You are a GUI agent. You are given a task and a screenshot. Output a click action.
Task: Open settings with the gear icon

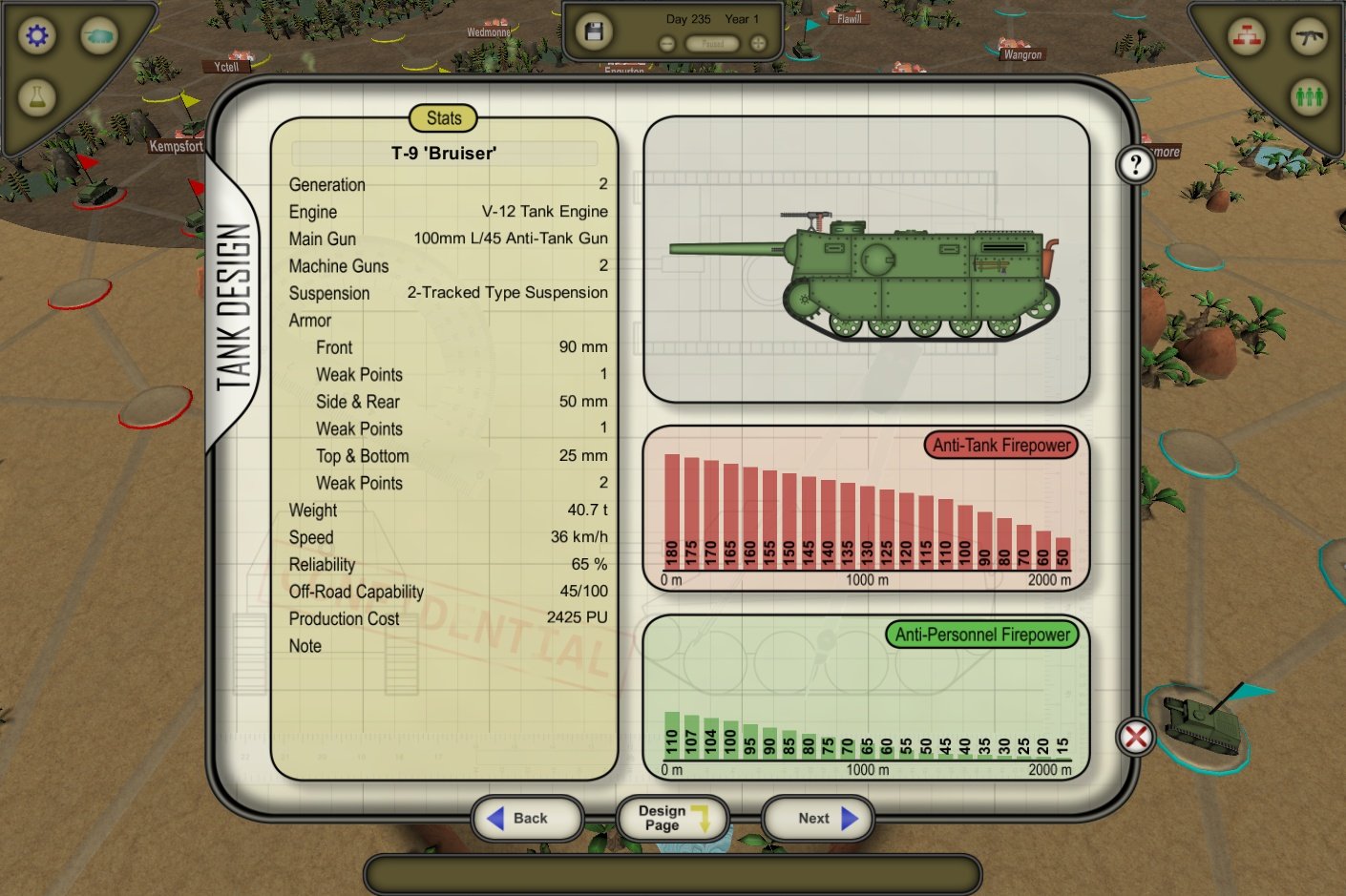[x=35, y=34]
